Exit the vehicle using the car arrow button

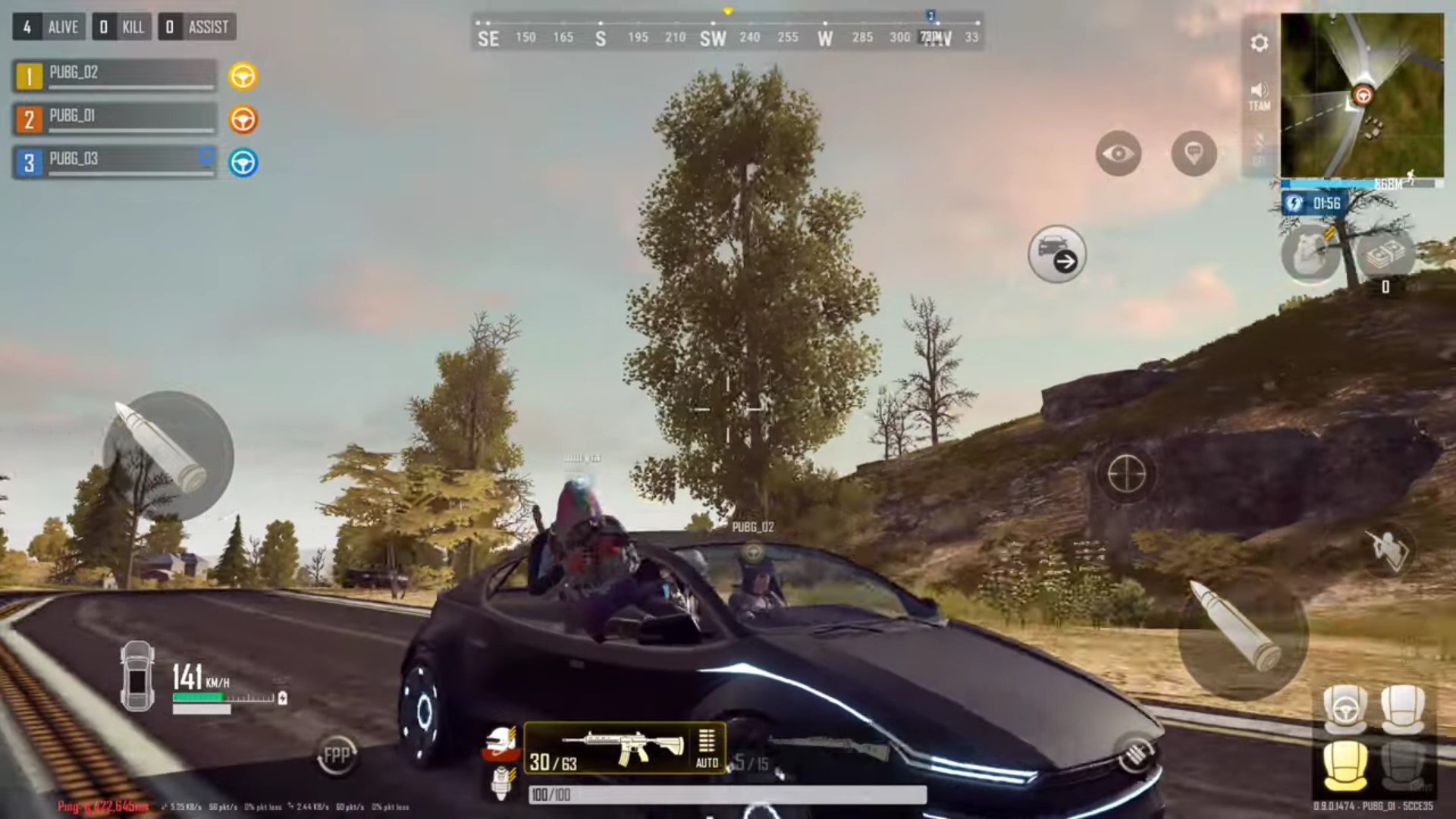point(1057,254)
